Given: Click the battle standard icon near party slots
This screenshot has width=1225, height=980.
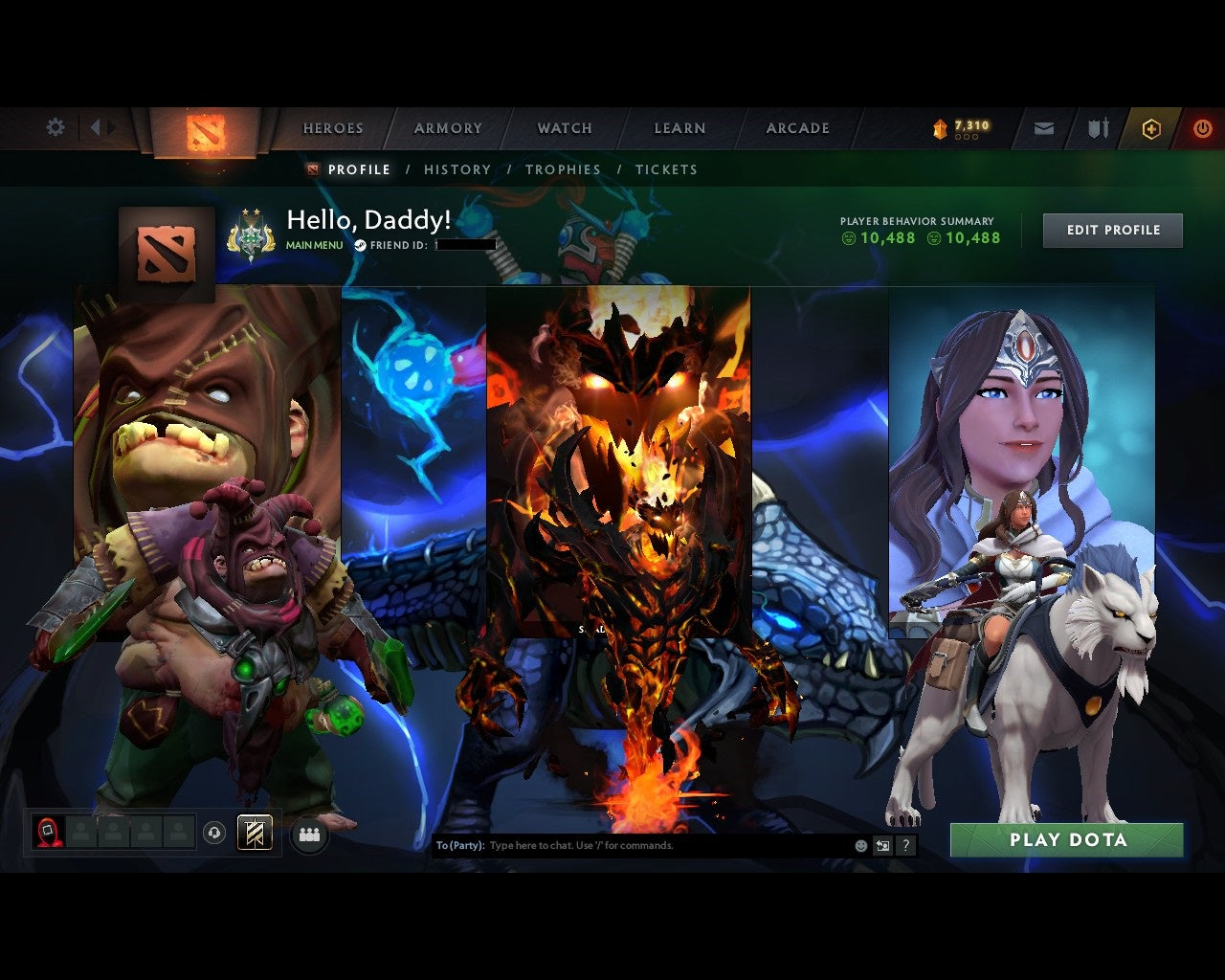Looking at the screenshot, I should click(x=253, y=832).
